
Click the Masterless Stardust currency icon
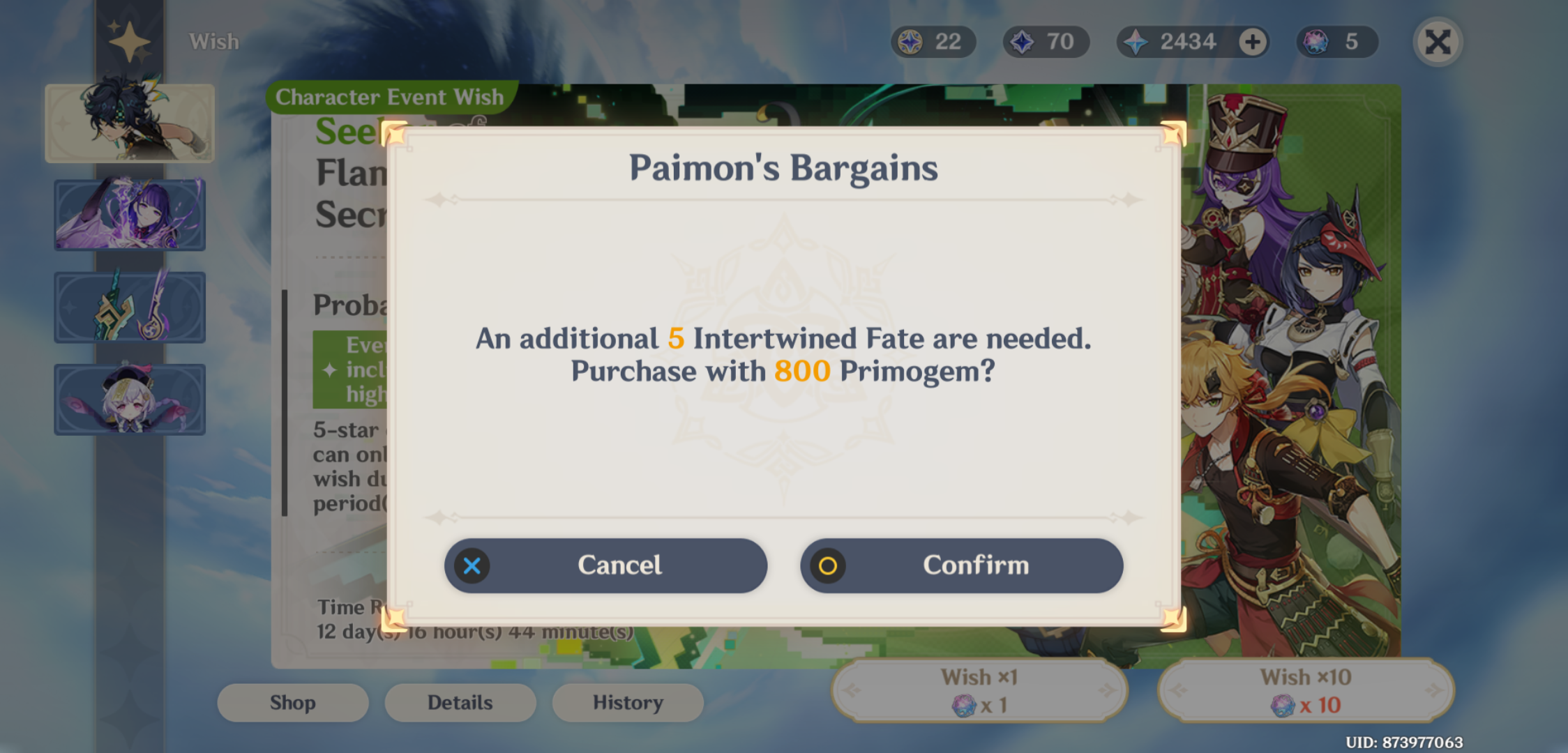[1021, 41]
